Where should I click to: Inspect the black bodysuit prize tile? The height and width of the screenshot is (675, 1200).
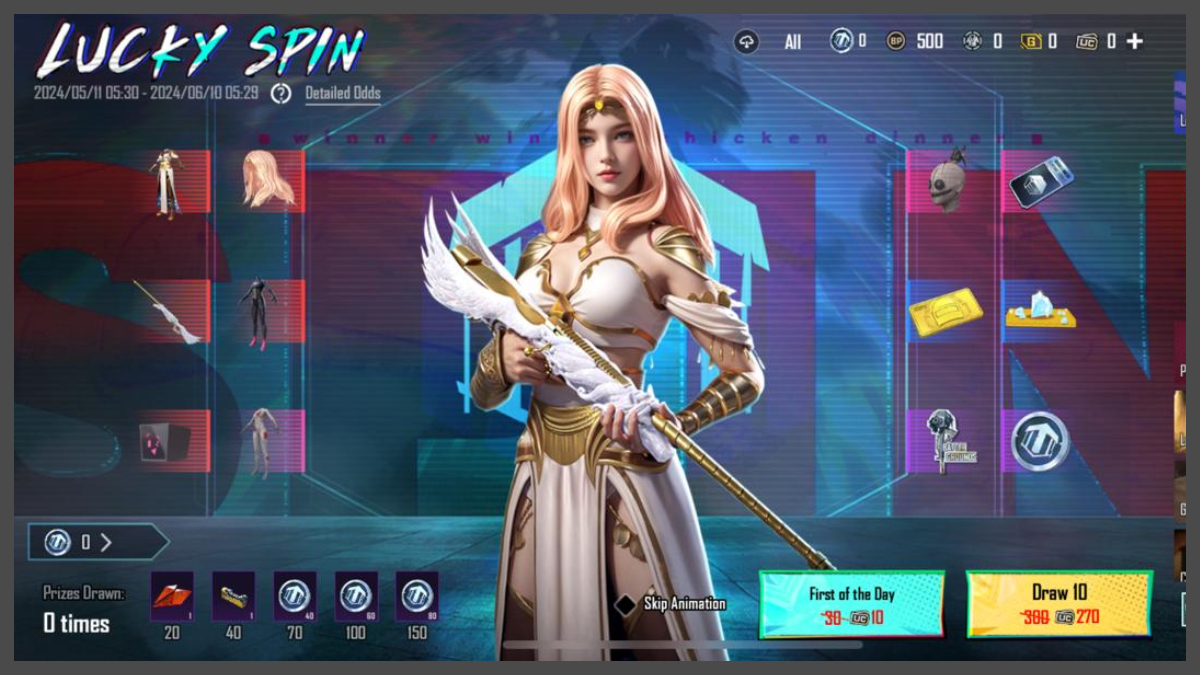(x=260, y=311)
